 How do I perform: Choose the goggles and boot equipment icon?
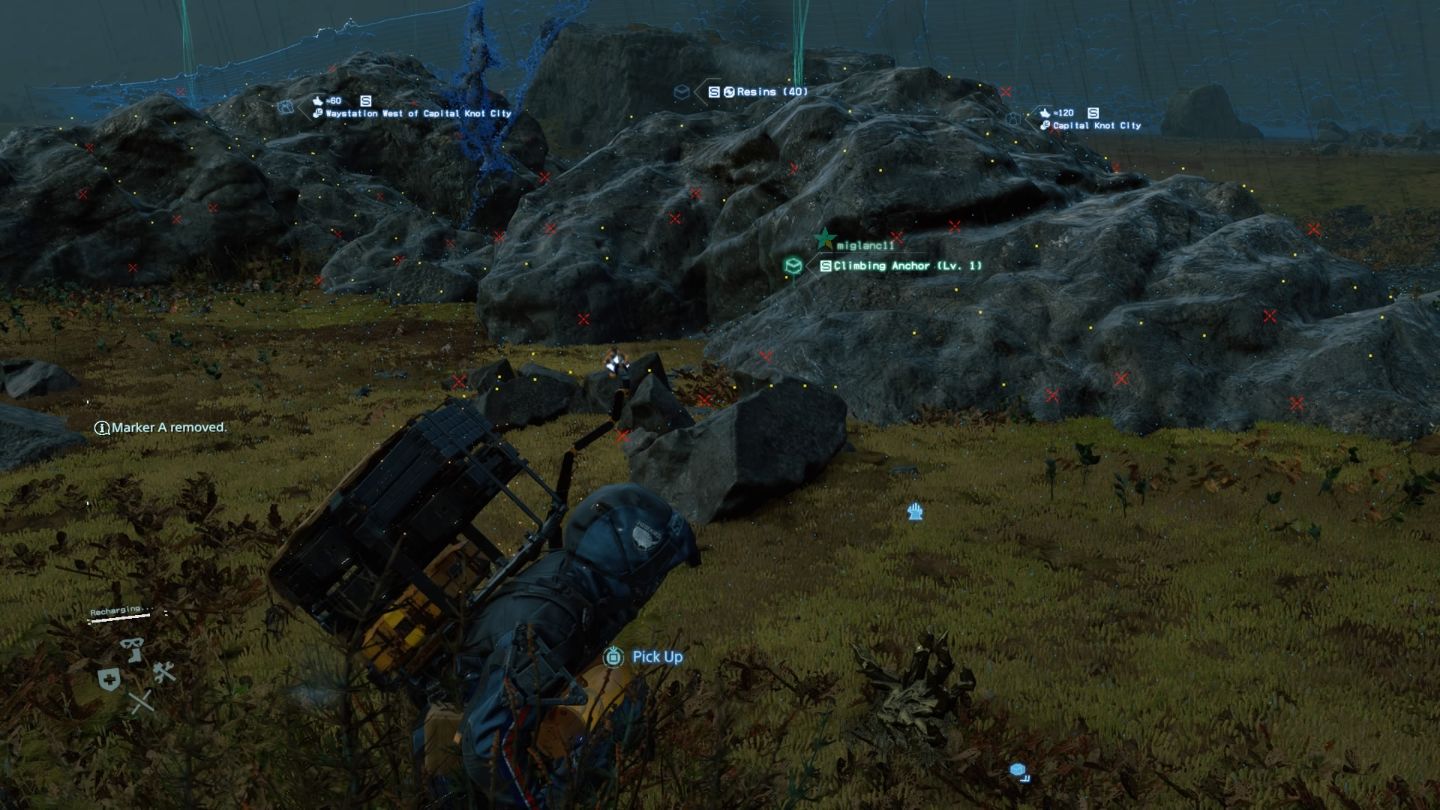[x=132, y=648]
